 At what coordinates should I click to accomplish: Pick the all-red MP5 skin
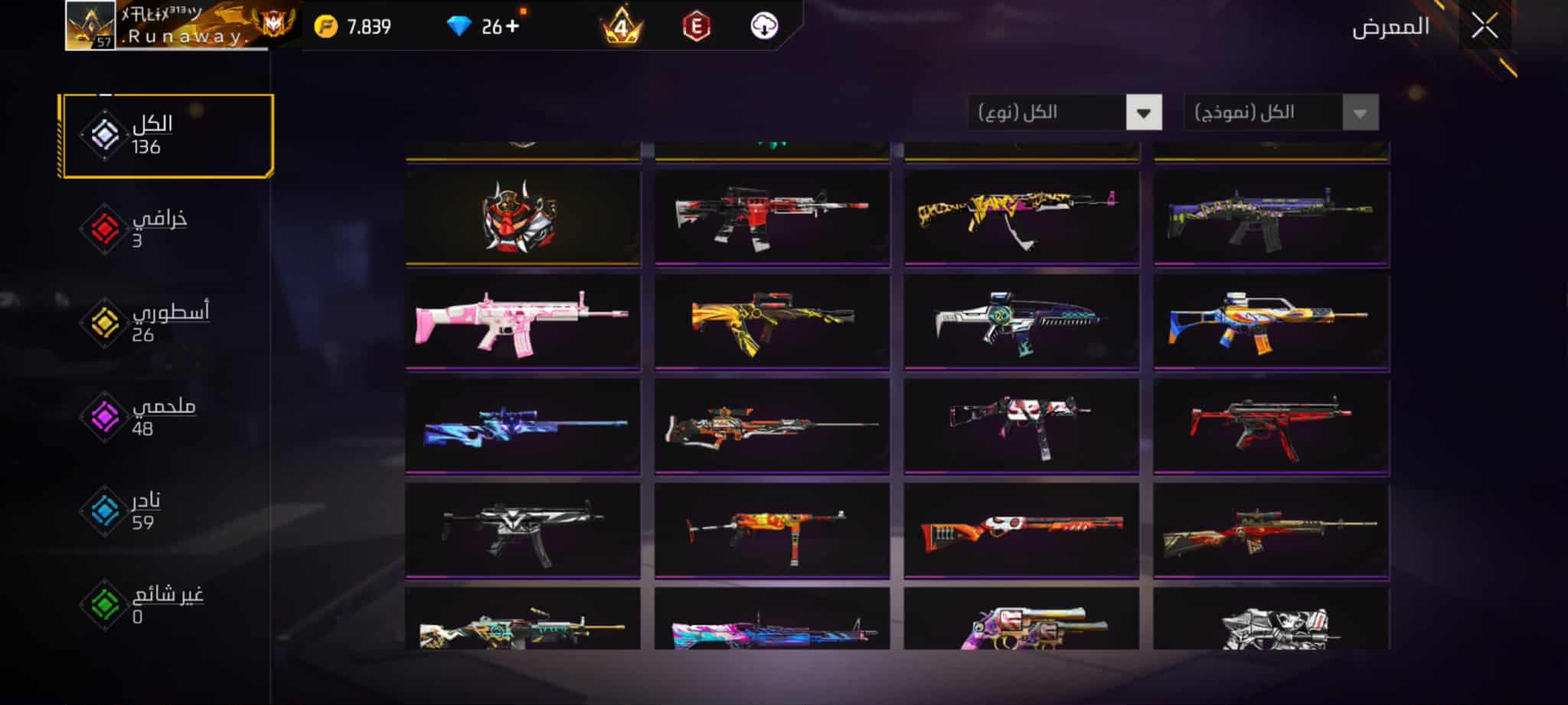click(x=1271, y=426)
